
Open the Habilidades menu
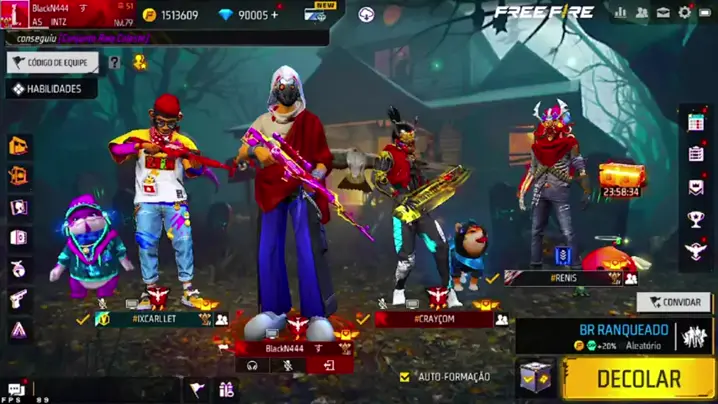(52, 89)
